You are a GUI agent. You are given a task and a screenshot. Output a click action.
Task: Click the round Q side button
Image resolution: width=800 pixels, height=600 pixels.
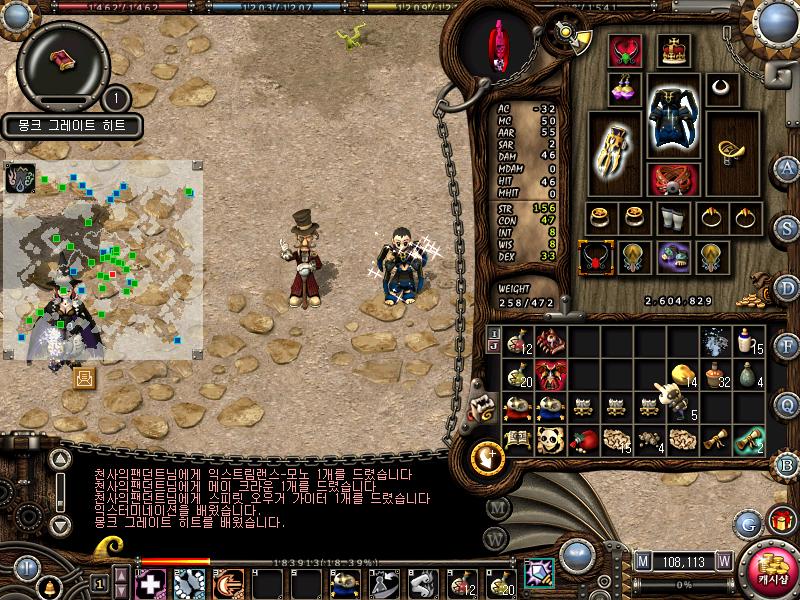tap(788, 405)
